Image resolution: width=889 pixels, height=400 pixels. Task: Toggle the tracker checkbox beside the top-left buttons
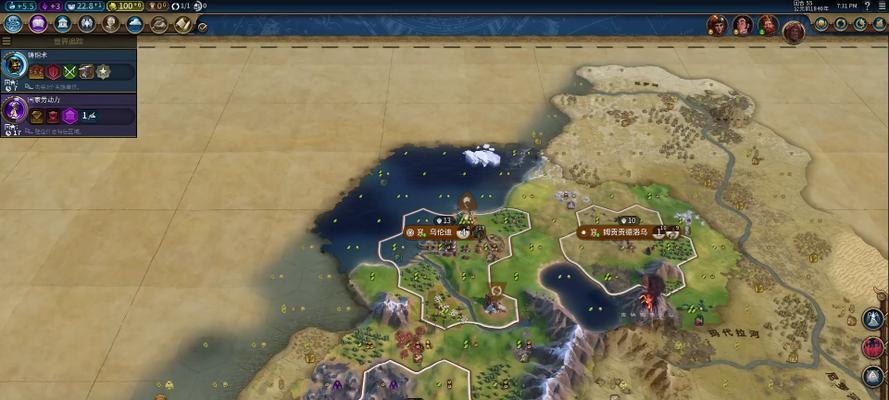click(x=203, y=27)
